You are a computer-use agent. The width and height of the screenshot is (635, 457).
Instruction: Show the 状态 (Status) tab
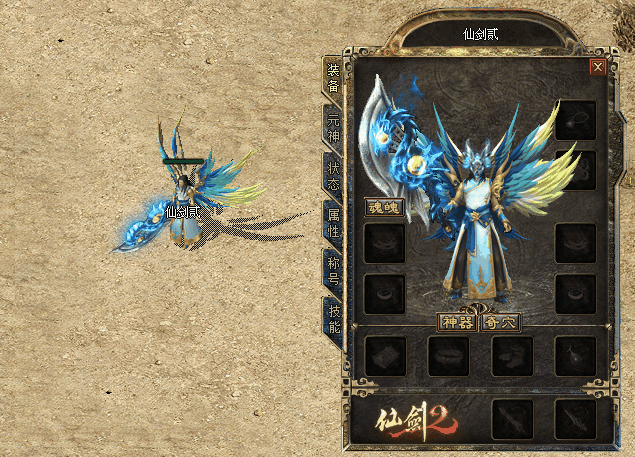click(333, 174)
